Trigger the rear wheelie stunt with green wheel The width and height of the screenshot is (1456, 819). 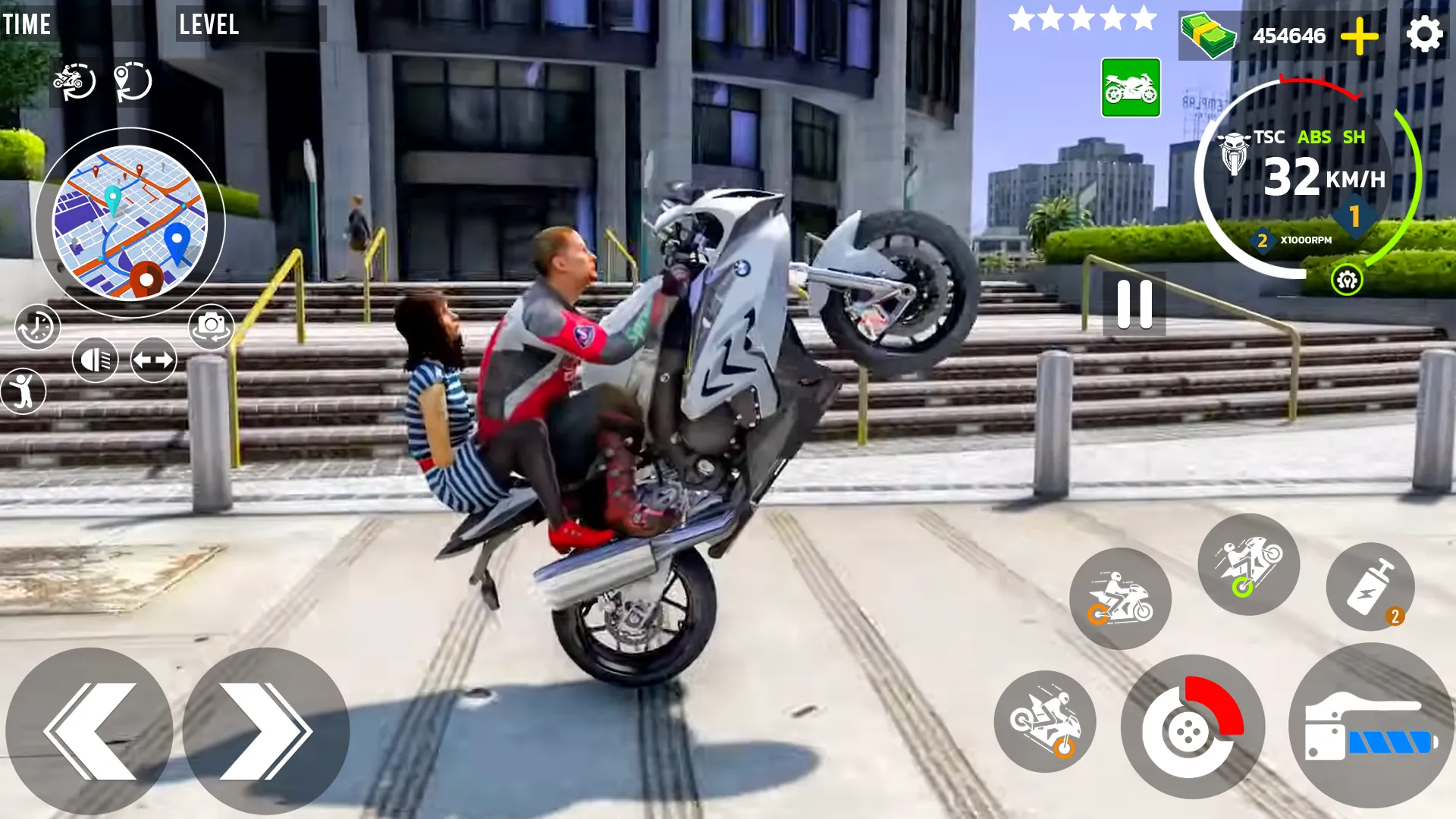click(x=1249, y=565)
